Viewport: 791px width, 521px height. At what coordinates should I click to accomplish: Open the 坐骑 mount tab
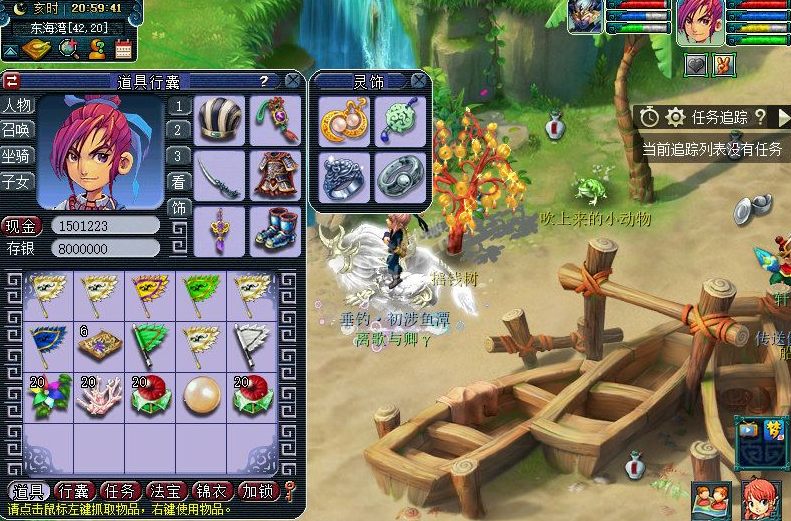(17, 156)
